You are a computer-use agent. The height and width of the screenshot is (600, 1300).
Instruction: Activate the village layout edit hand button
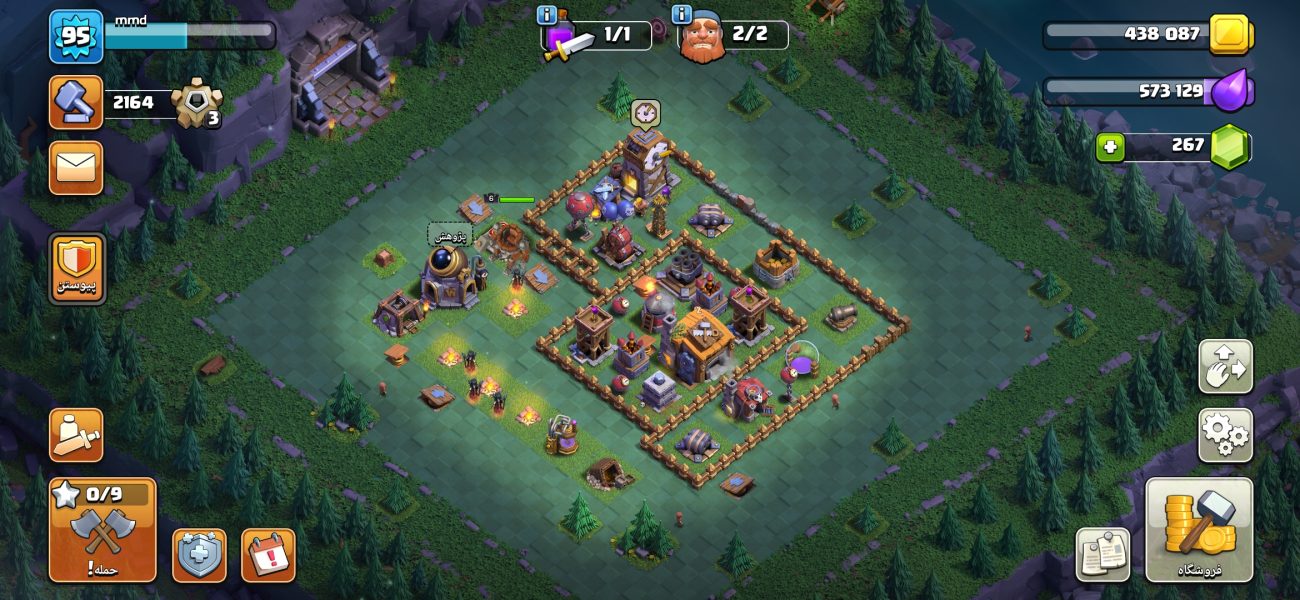pos(1225,367)
